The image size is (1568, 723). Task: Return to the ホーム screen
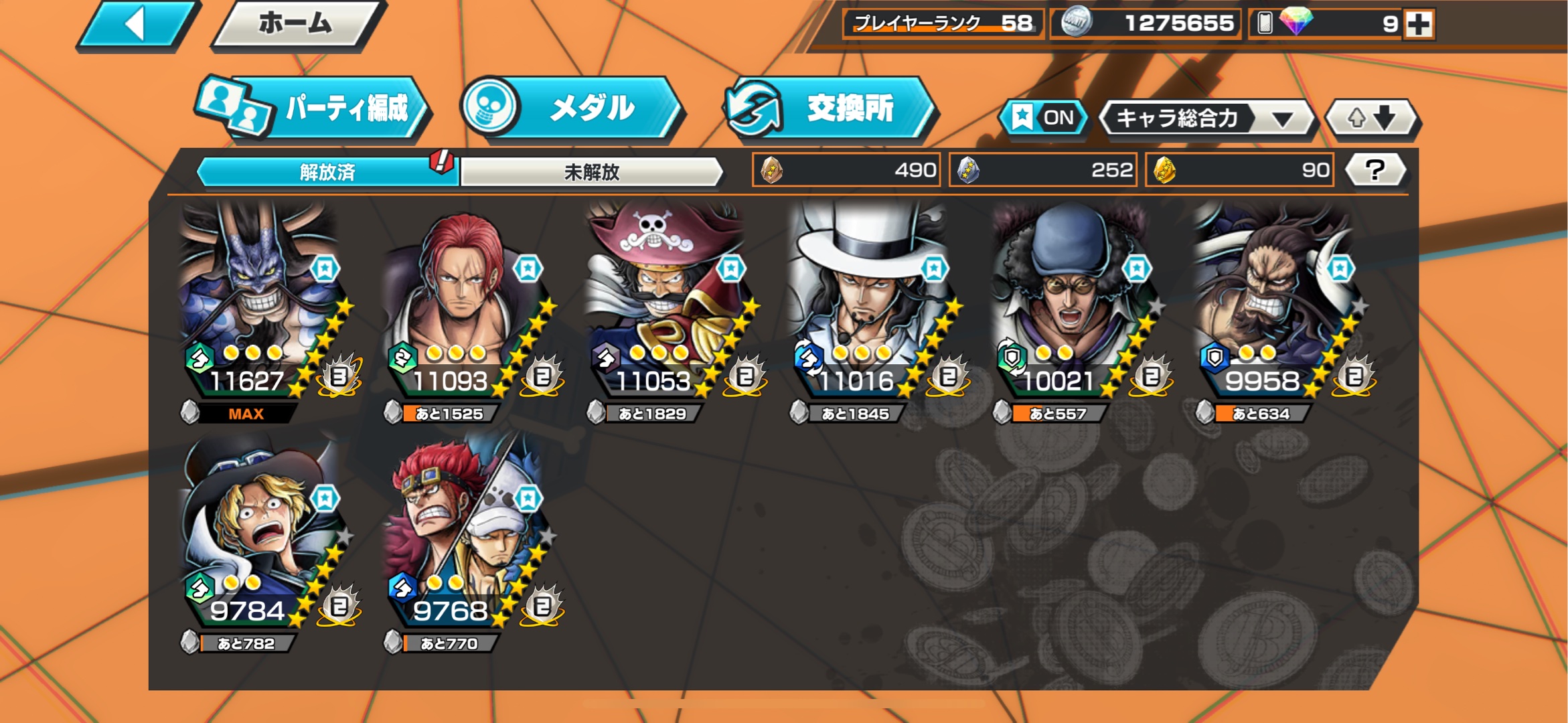[297, 25]
